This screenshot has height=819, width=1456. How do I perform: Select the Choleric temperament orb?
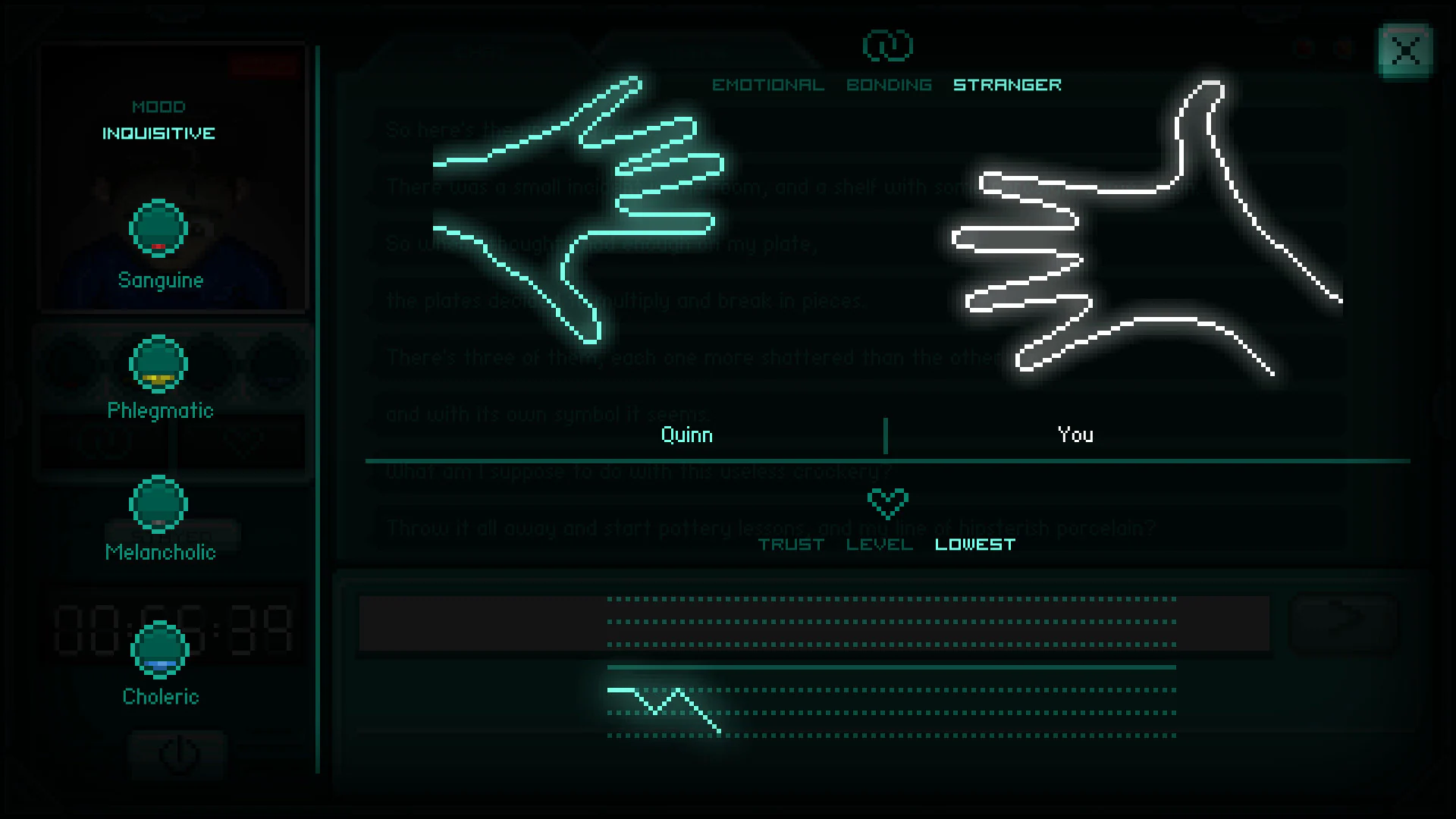(160, 651)
